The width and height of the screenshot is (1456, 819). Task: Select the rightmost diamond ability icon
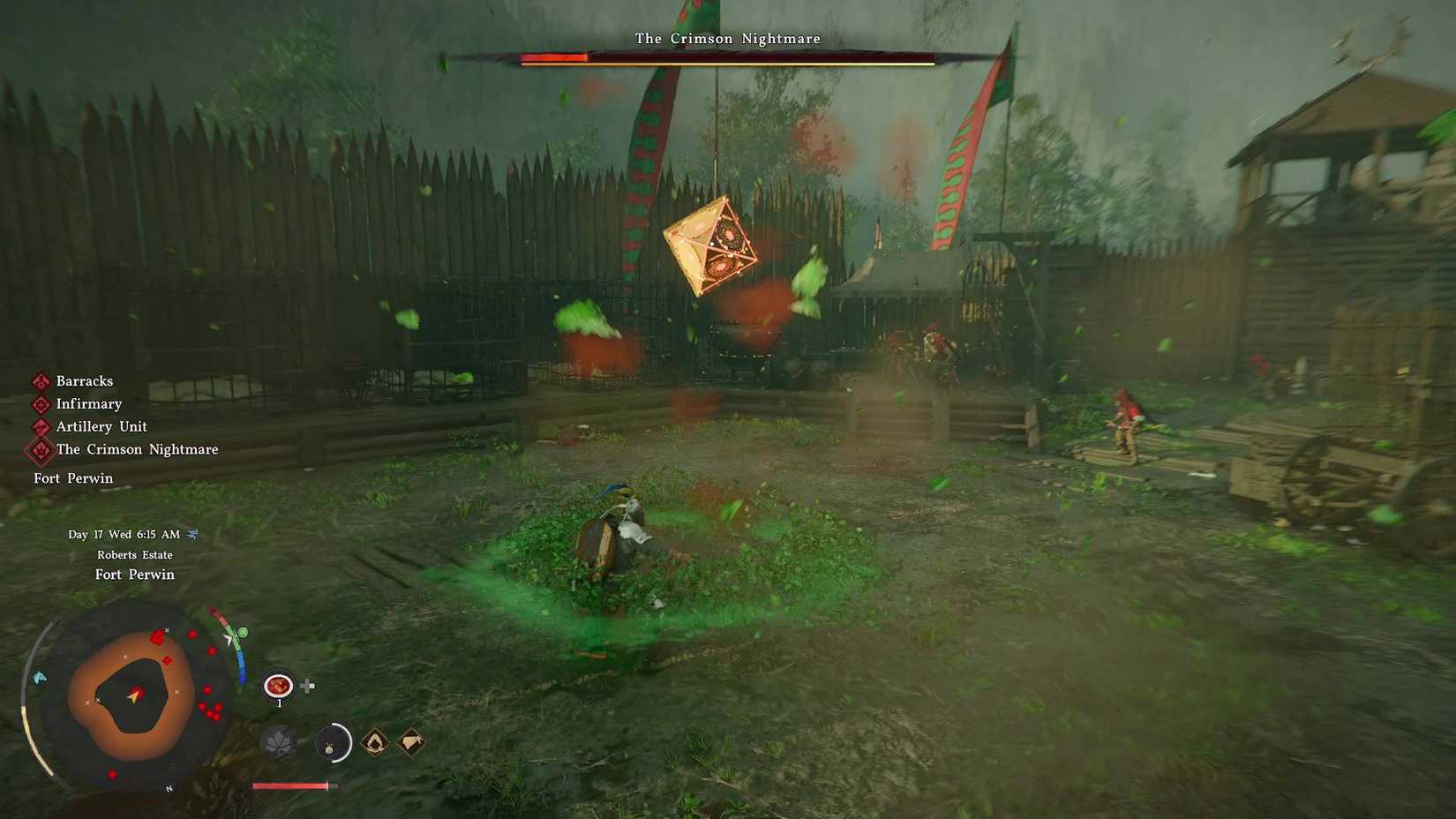click(410, 741)
